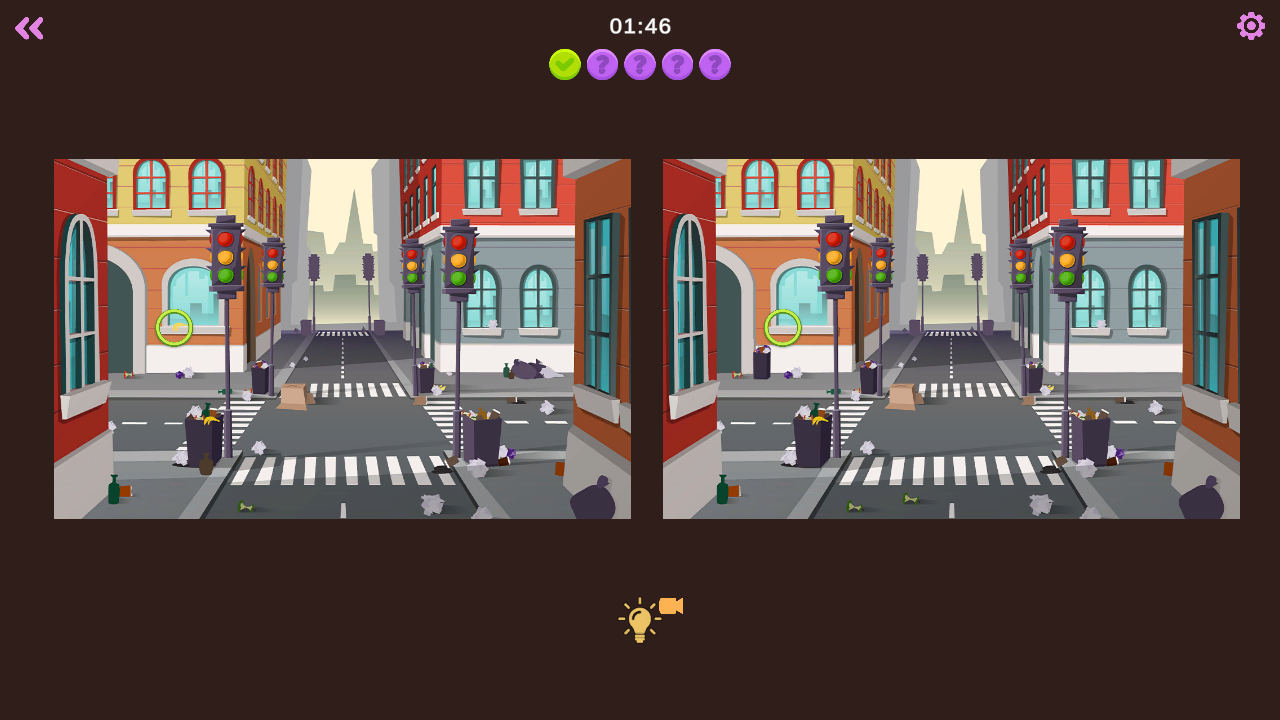Click the 01:46 timer display
Screen dimensions: 1280x720
tap(640, 26)
